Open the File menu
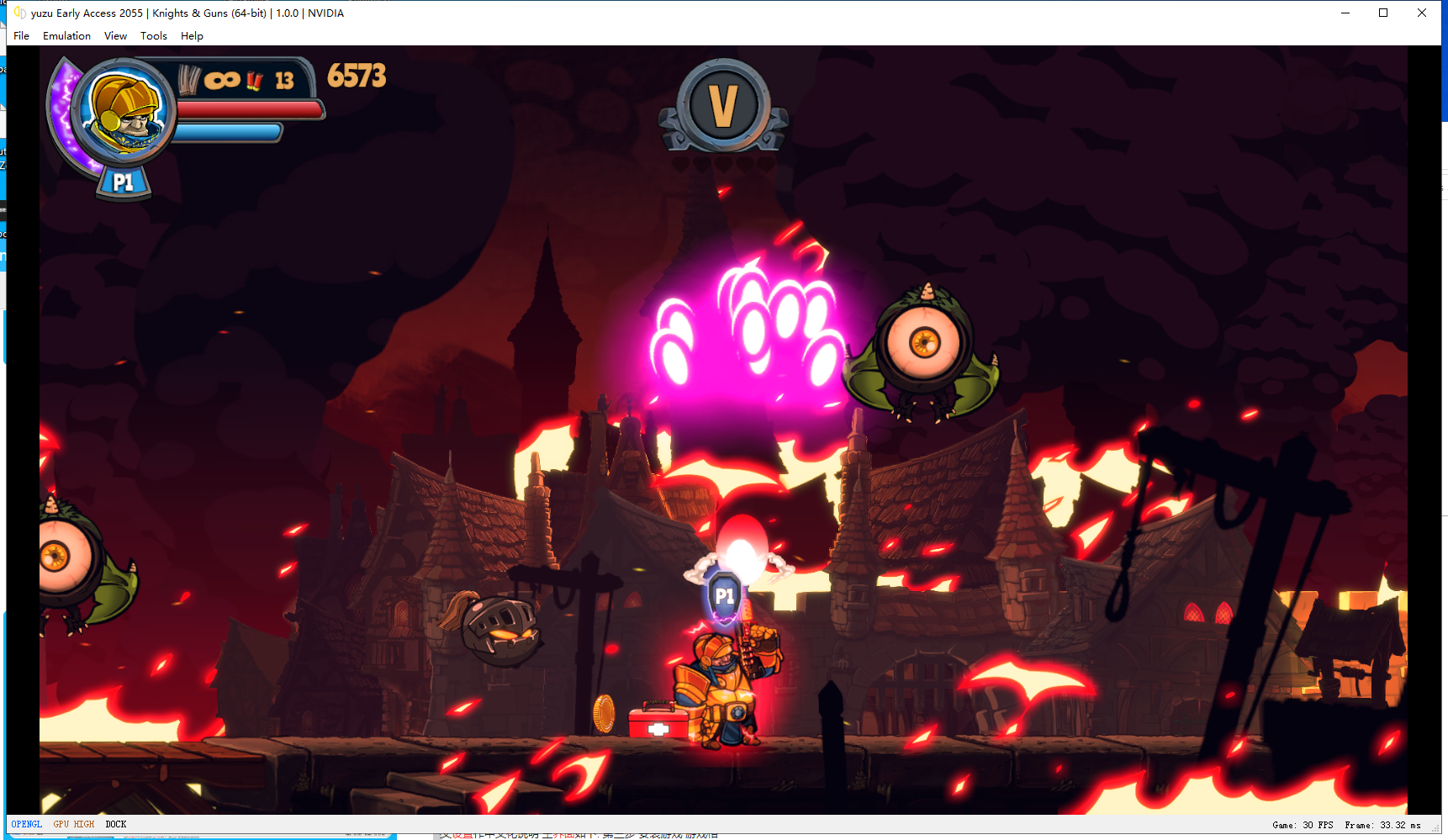Image resolution: width=1448 pixels, height=840 pixels. click(22, 36)
